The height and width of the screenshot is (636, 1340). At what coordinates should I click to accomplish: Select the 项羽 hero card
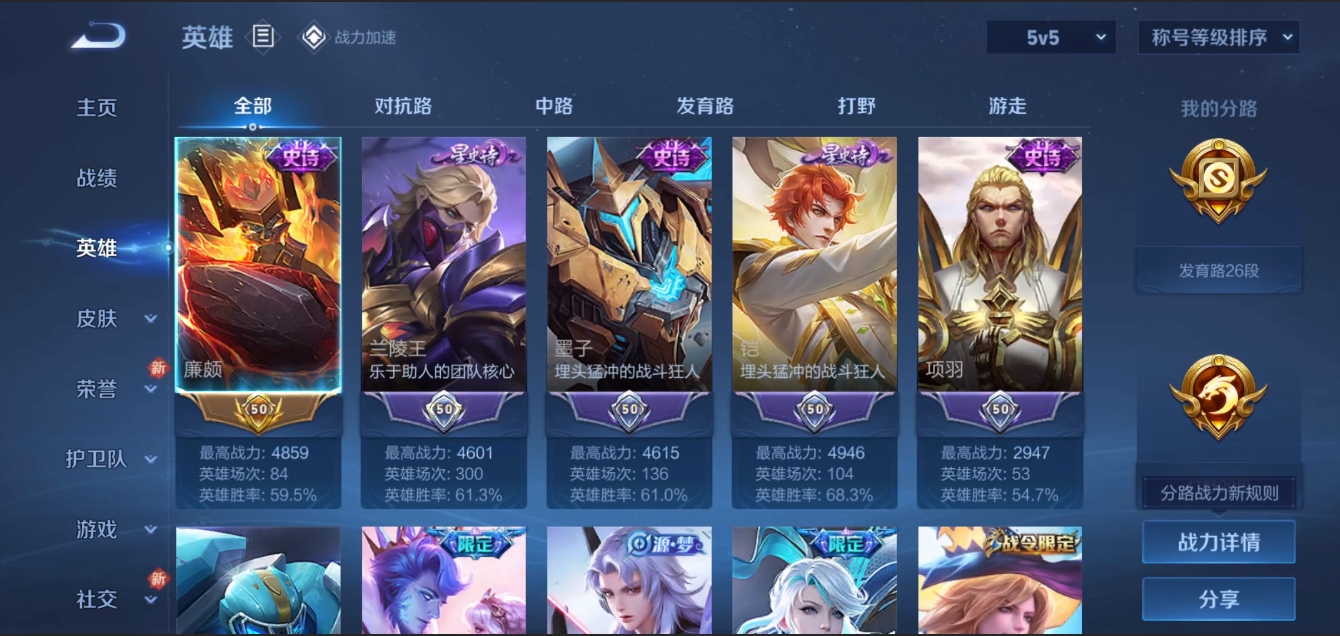(1000, 265)
